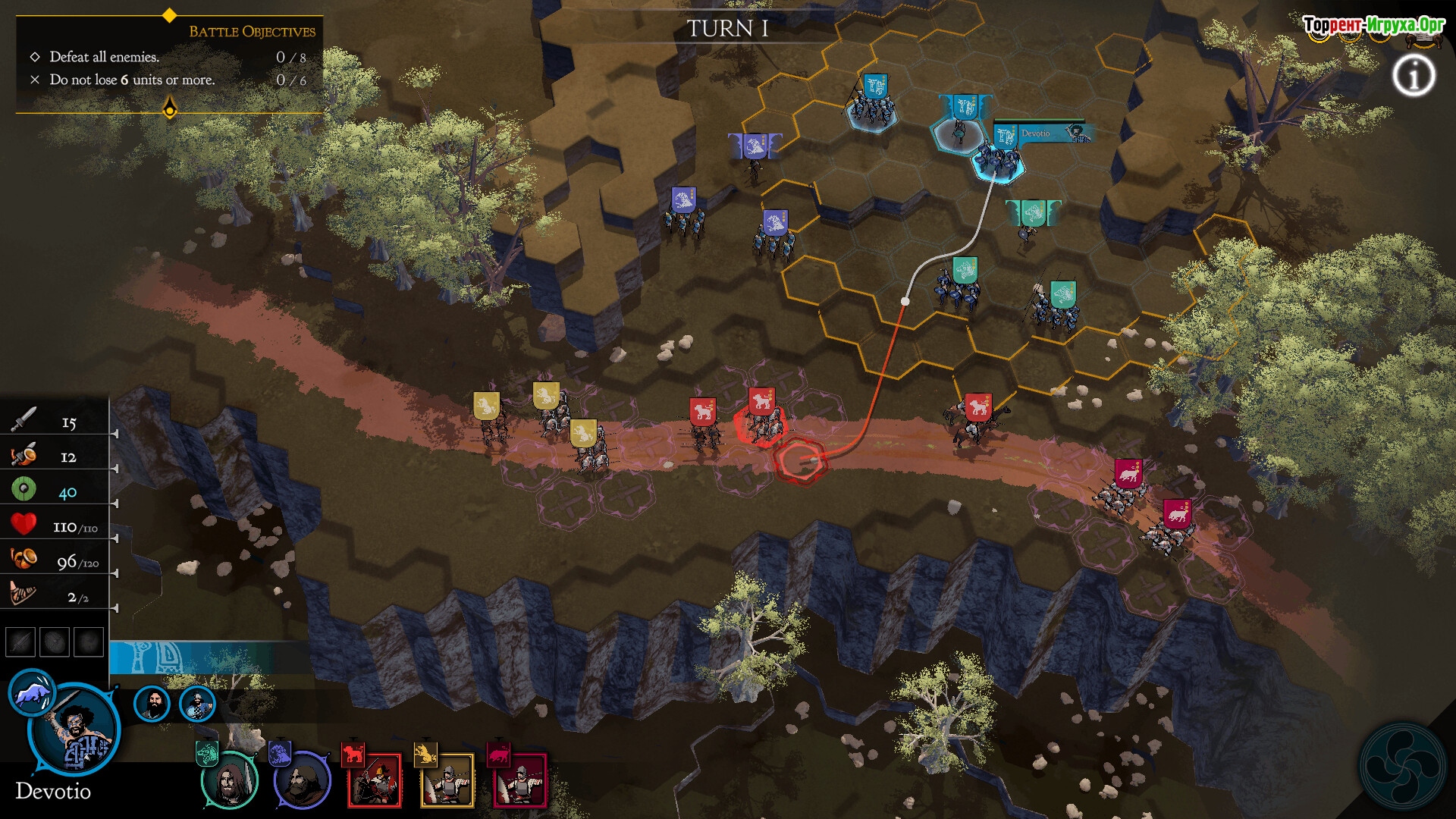Select the purple-ringed hooded hero portrait
Image resolution: width=1456 pixels, height=819 pixels.
[303, 780]
